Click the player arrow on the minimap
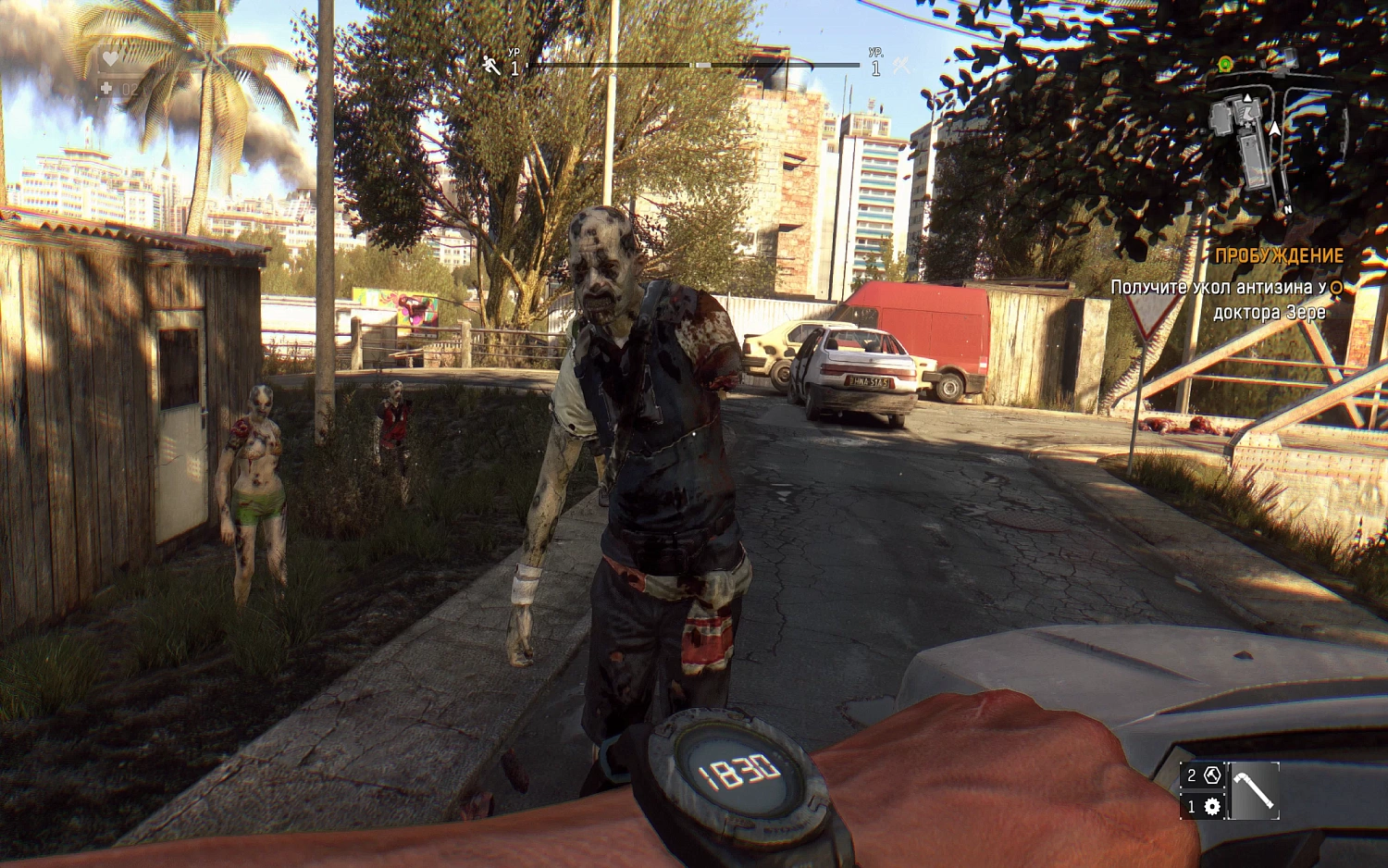 click(1274, 129)
